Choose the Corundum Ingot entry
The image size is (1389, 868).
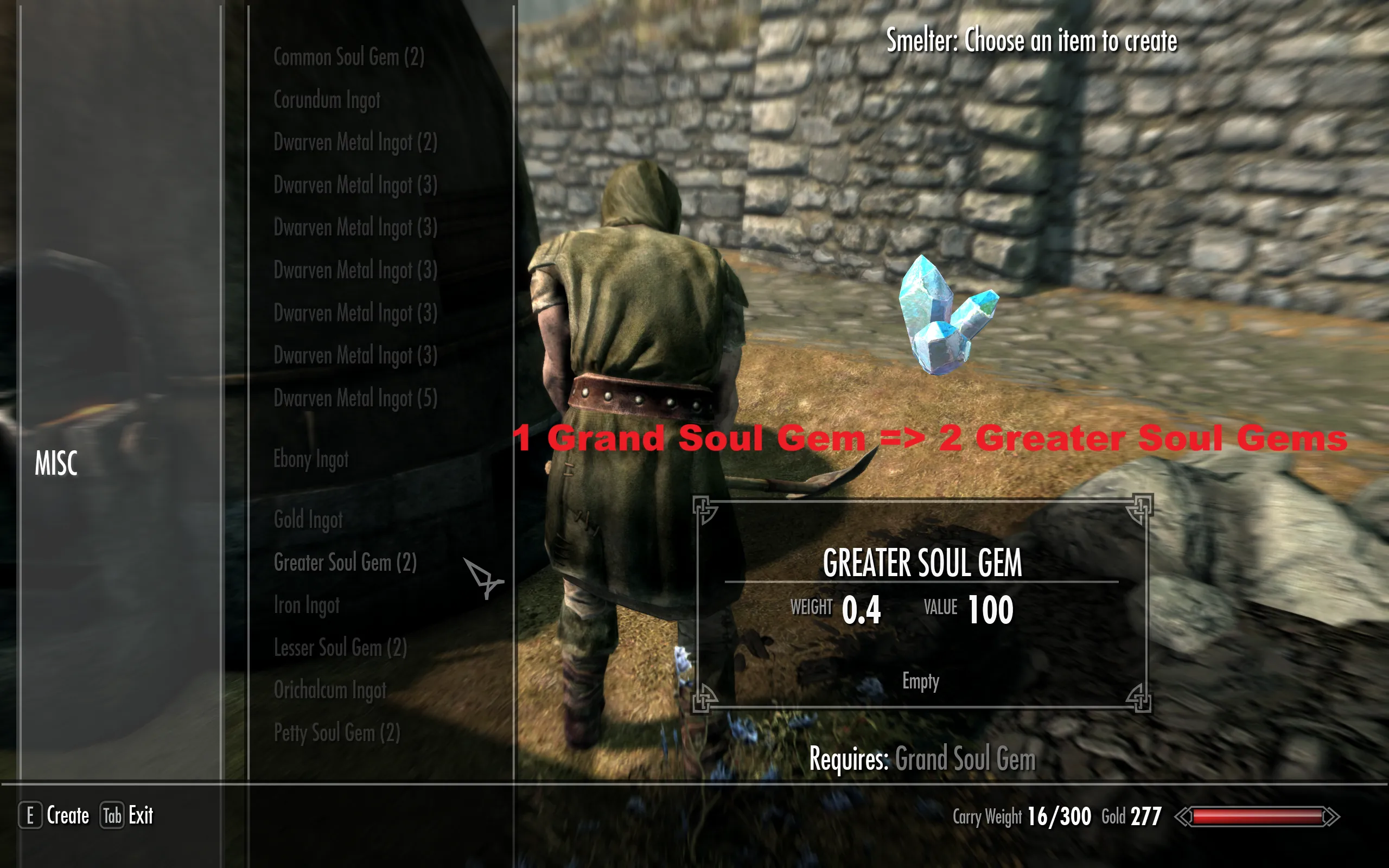click(327, 100)
